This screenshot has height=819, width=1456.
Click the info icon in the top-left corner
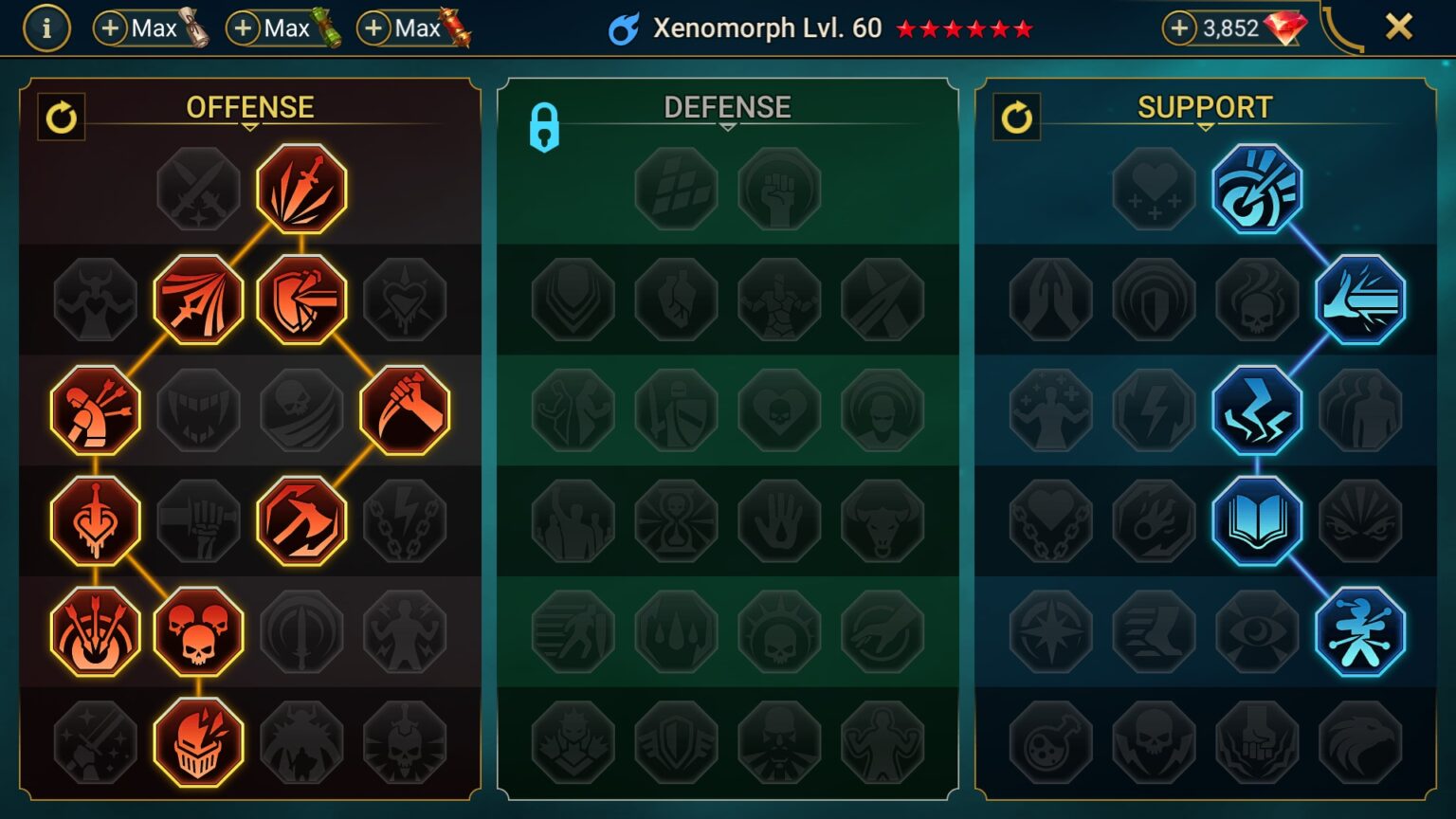(46, 26)
